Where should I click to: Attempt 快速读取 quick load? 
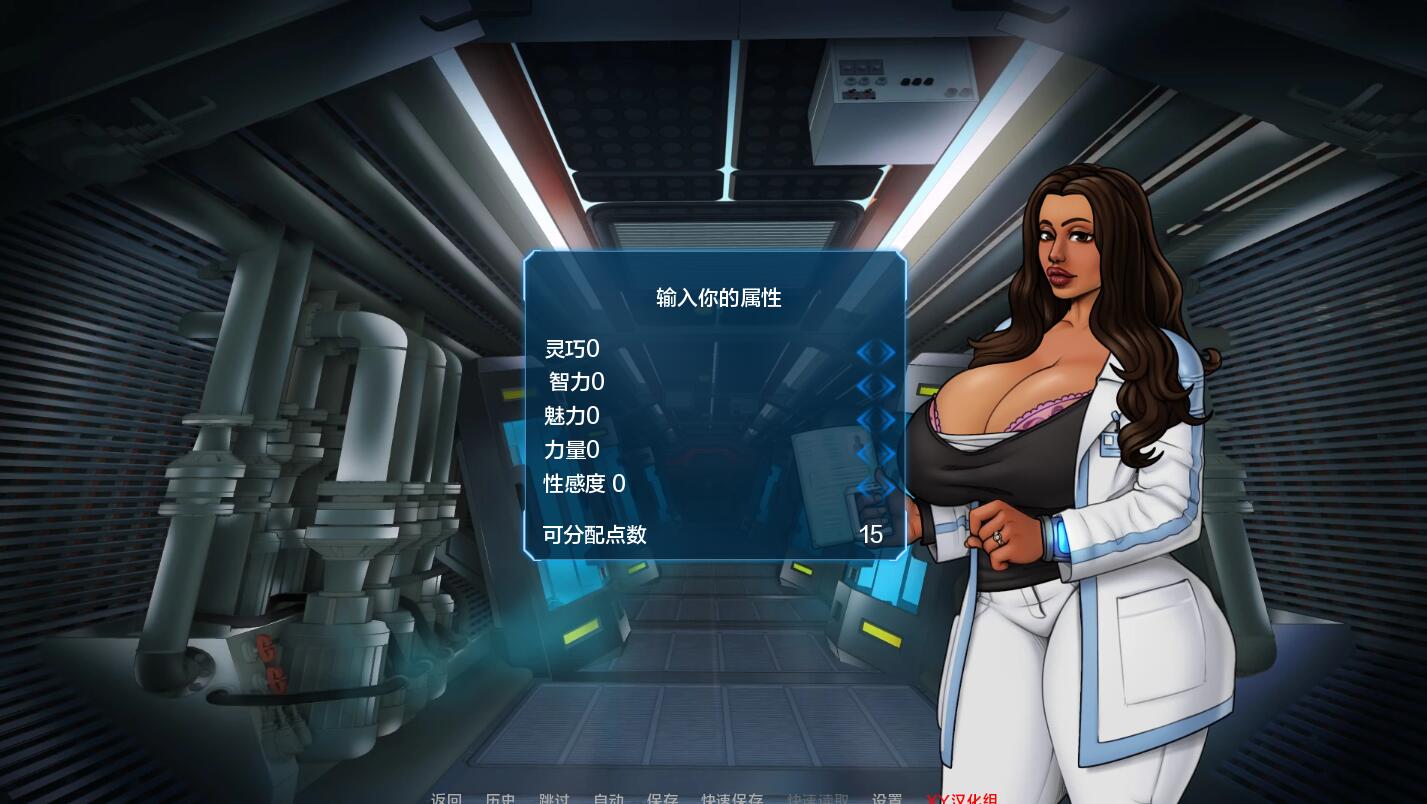[x=817, y=797]
